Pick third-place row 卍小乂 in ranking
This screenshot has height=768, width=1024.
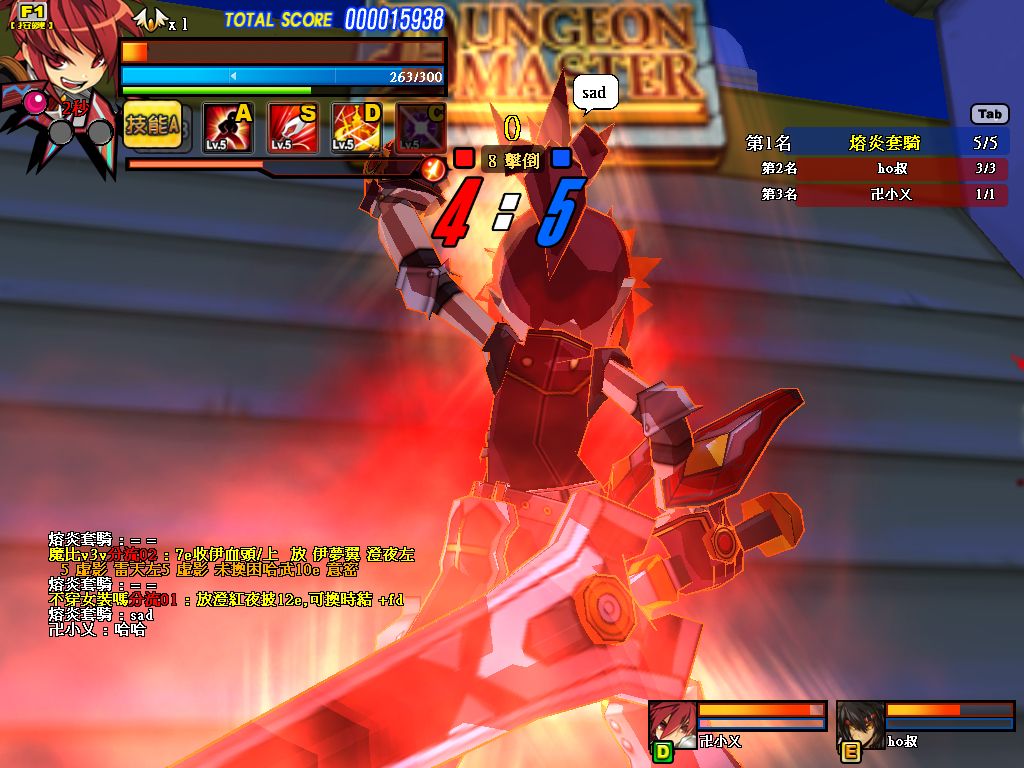(x=884, y=194)
